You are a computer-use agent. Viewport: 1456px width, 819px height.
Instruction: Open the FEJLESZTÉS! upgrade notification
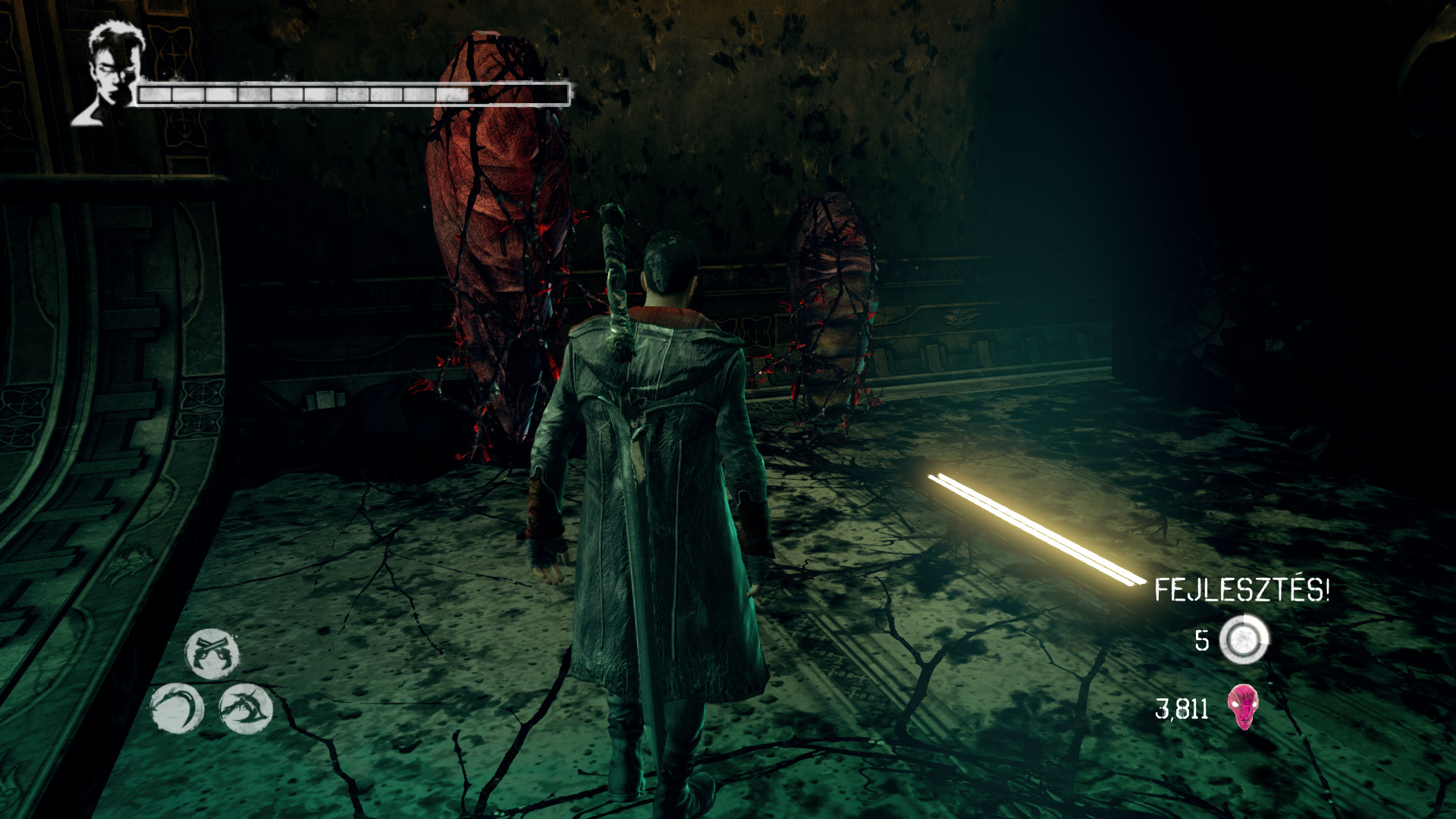click(x=1241, y=590)
